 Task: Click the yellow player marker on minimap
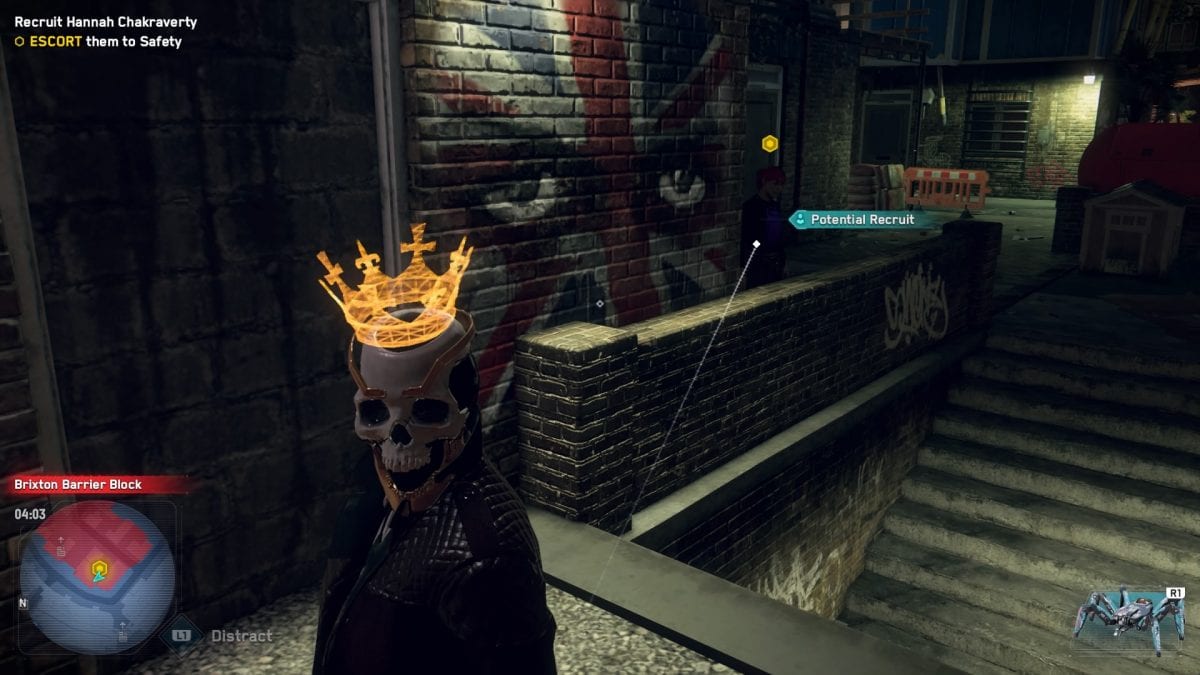(x=99, y=570)
